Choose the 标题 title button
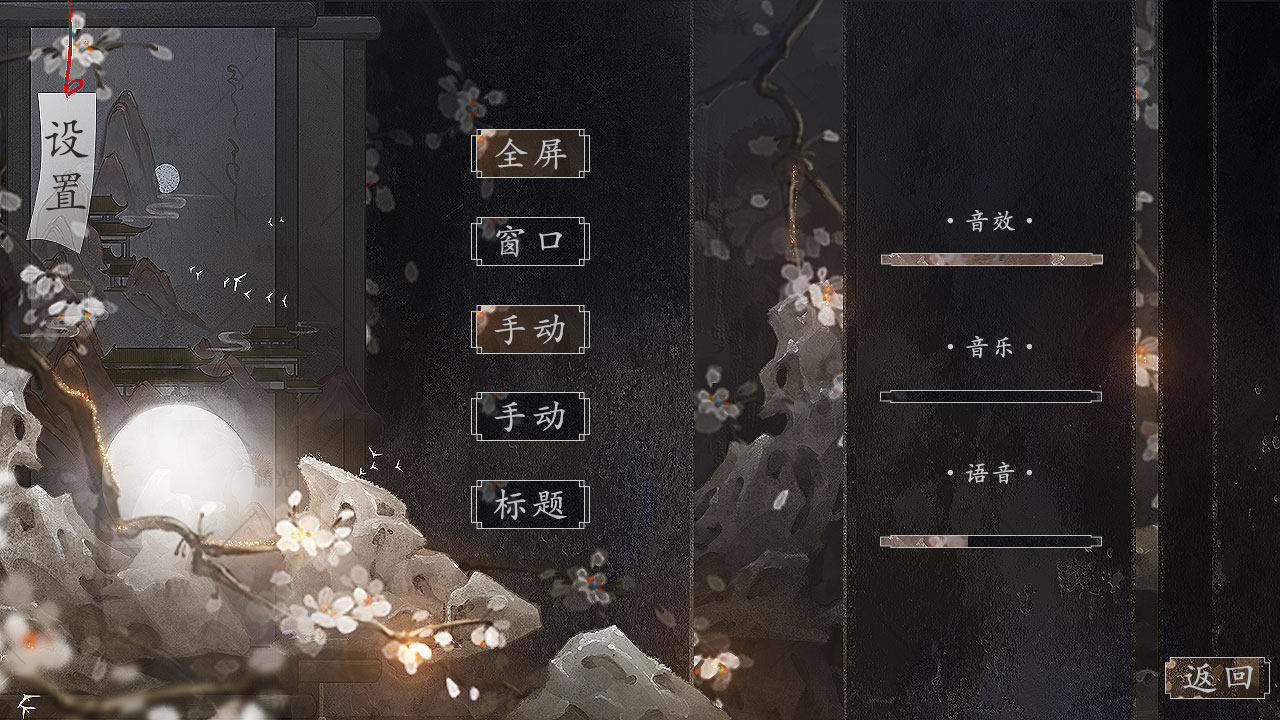Image resolution: width=1280 pixels, height=720 pixels. pyautogui.click(x=530, y=505)
